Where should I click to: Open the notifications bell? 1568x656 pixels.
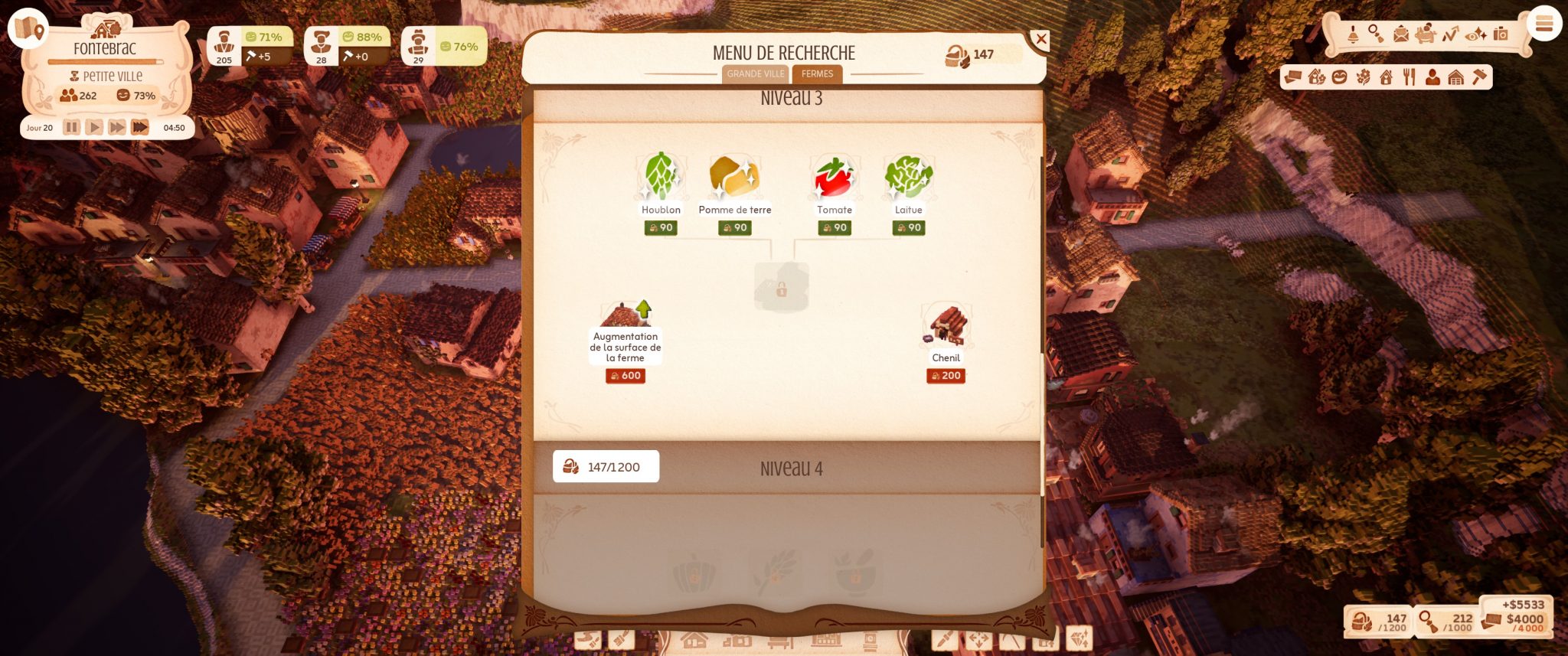(1353, 34)
